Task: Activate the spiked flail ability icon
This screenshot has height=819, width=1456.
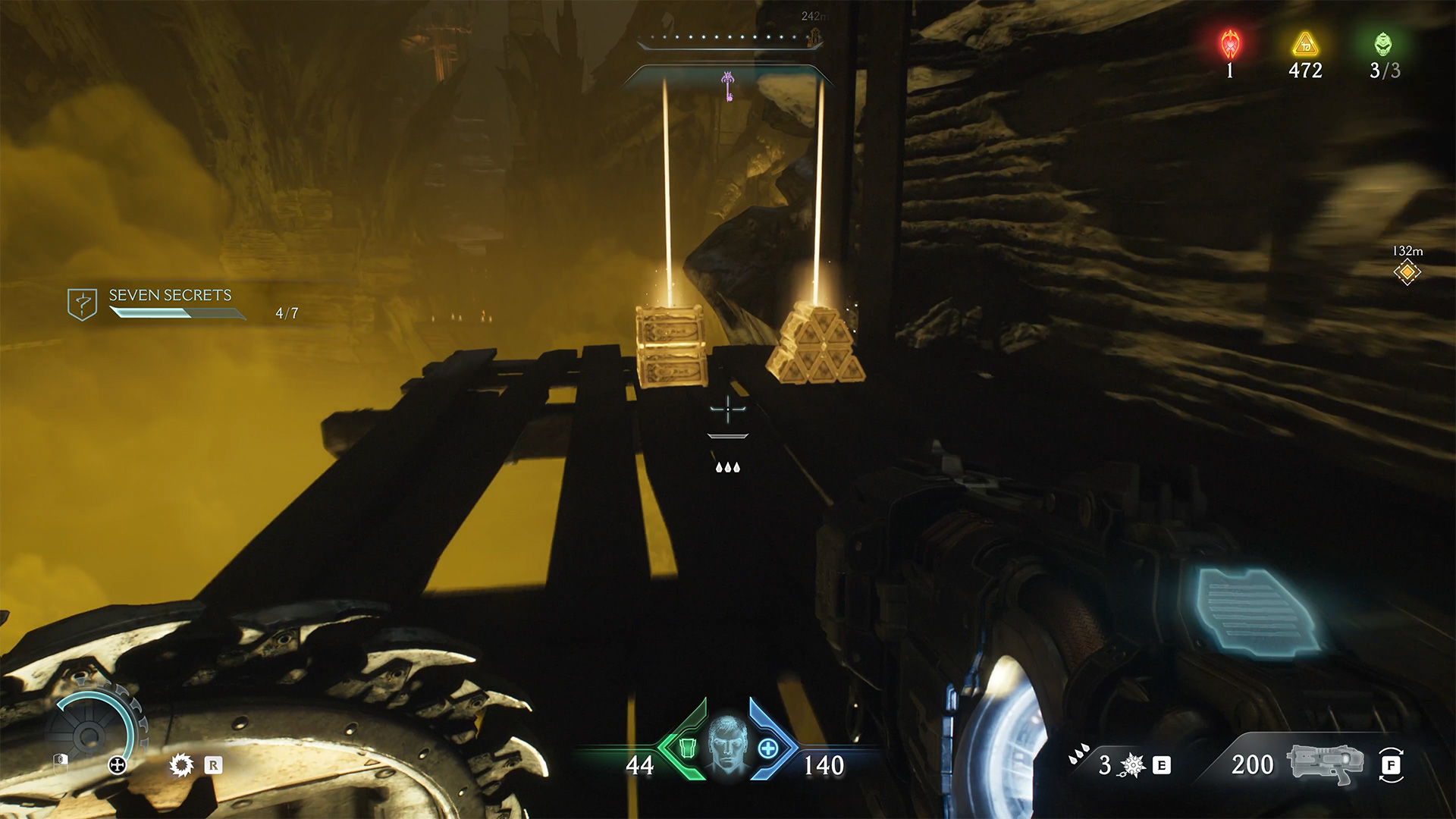Action: [1132, 765]
